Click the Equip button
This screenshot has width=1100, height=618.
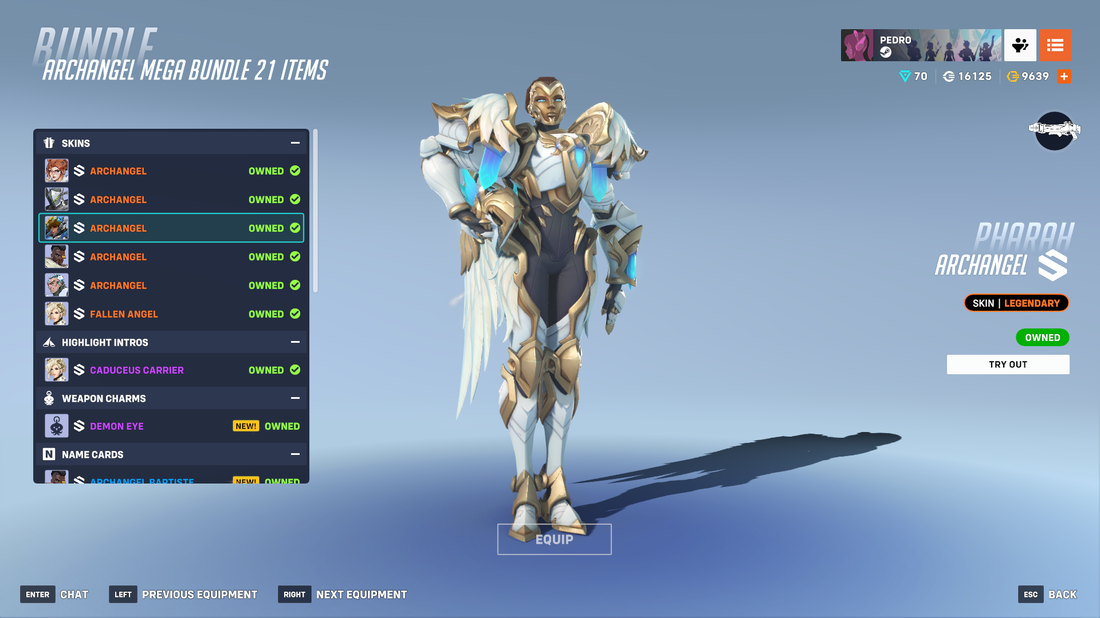tap(554, 539)
